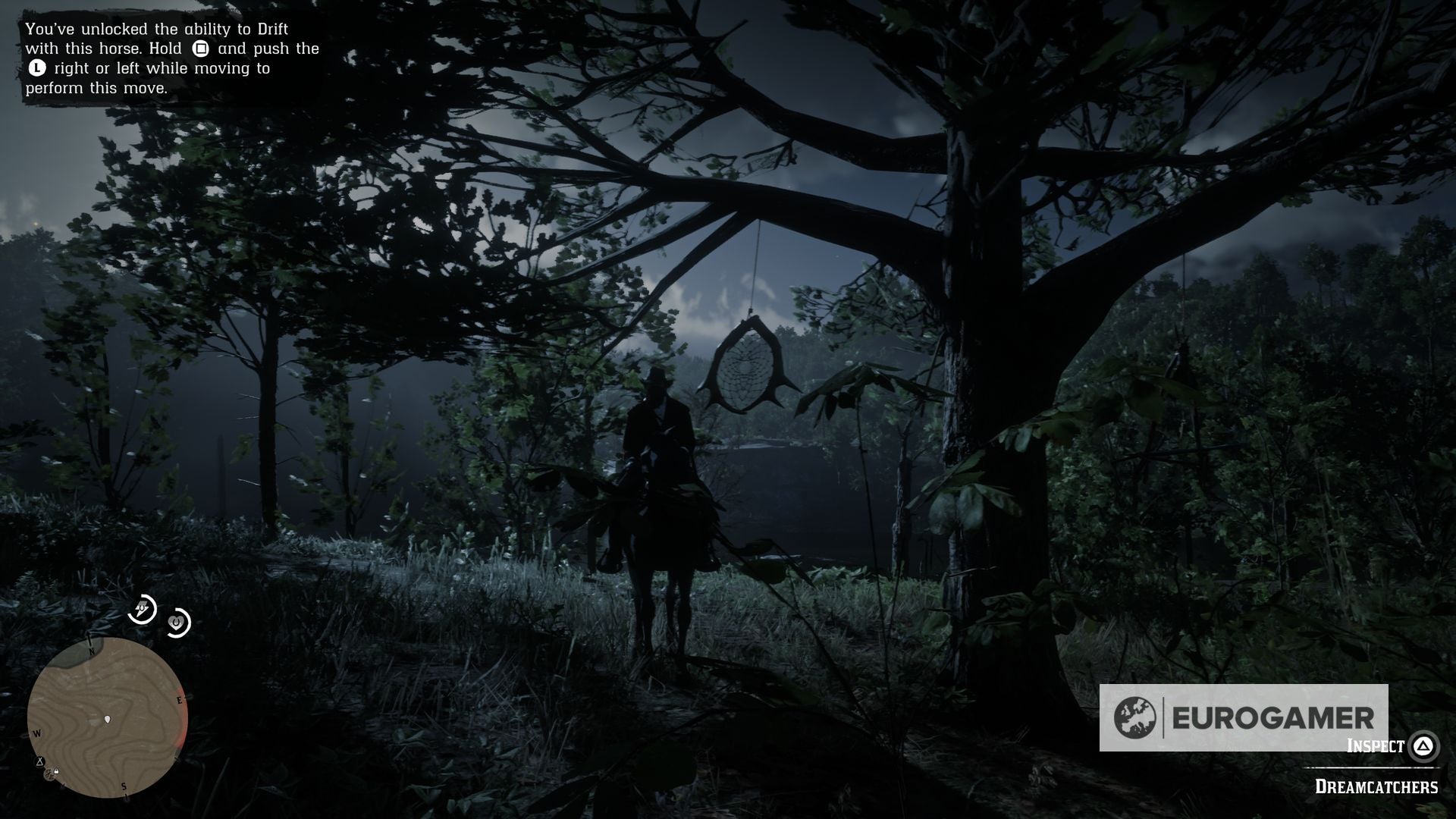Click the W compass marker on the minimap
This screenshot has width=1456, height=819.
click(x=37, y=733)
